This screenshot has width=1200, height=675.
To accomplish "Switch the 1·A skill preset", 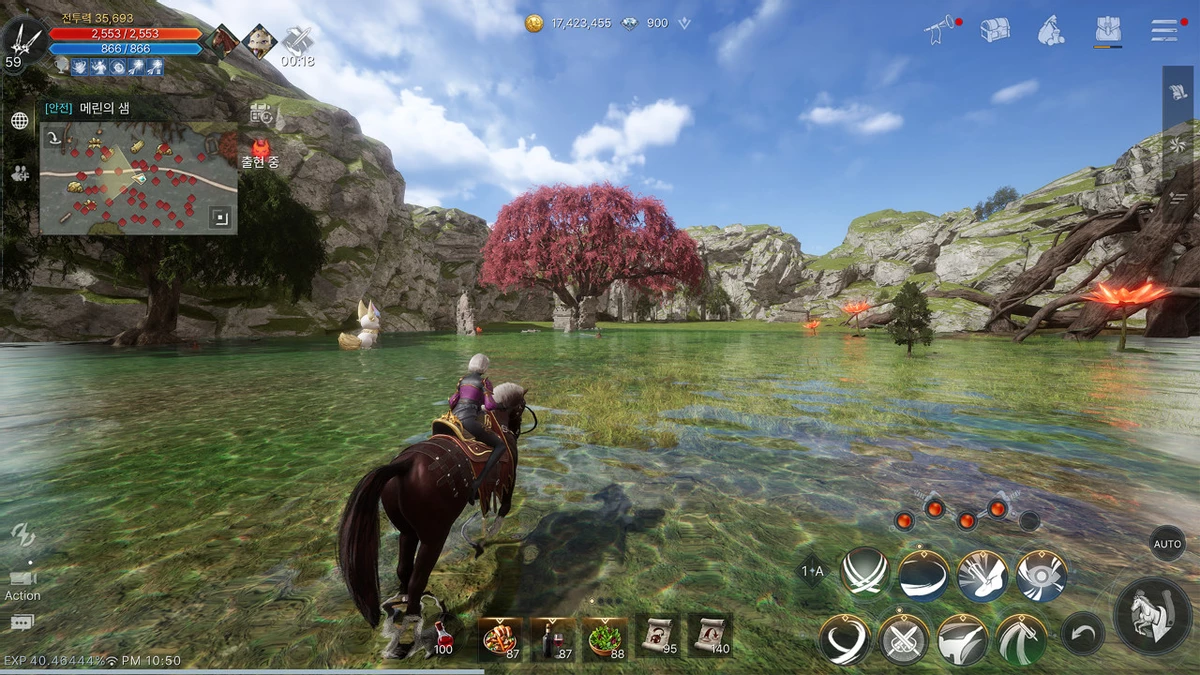I will pos(812,571).
